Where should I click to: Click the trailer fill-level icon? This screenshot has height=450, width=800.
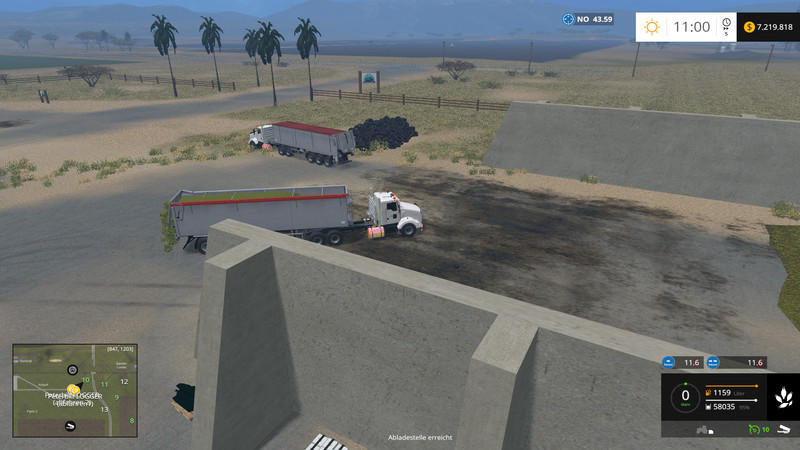coord(709,405)
